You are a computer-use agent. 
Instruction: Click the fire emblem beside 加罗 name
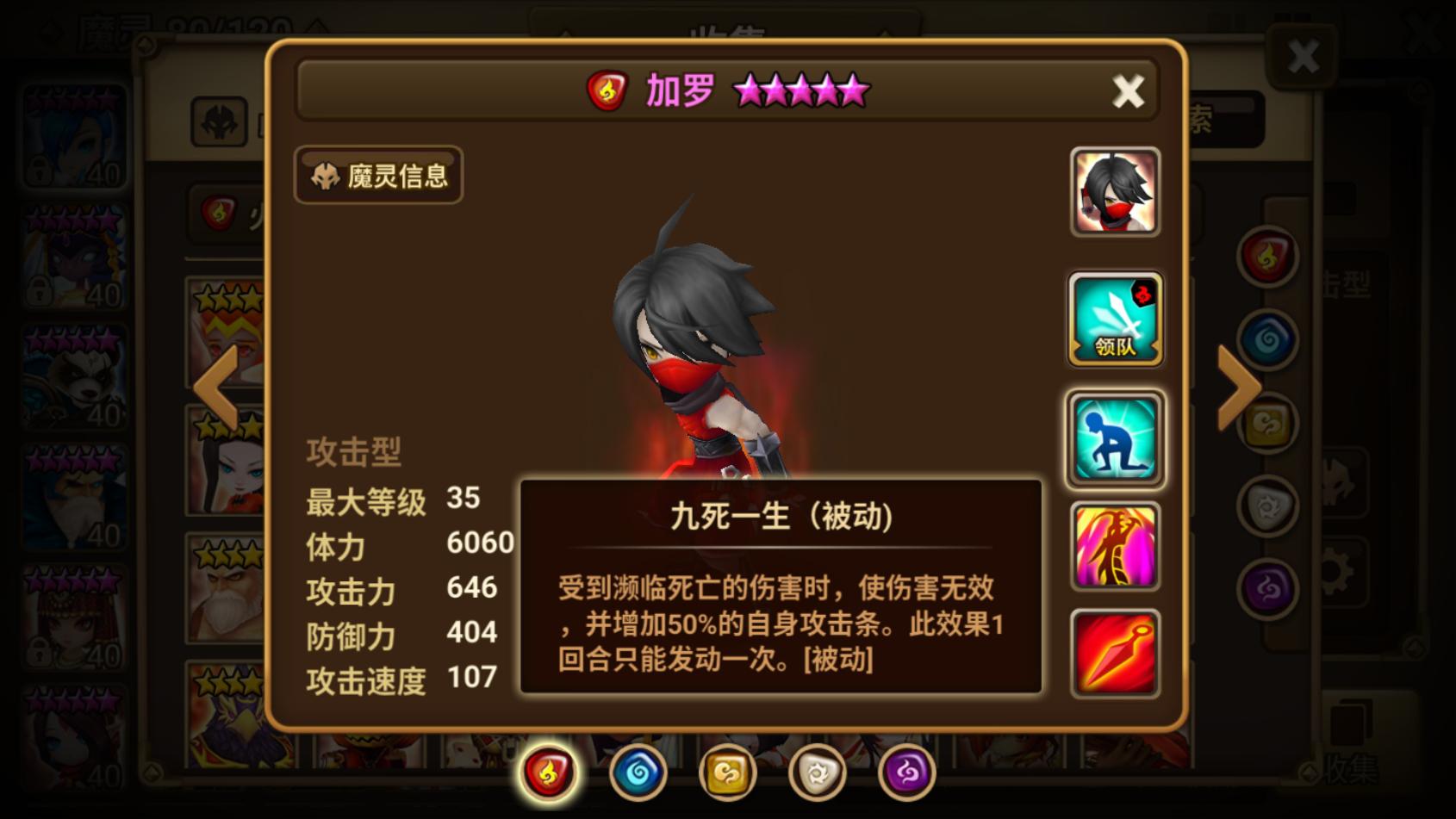tap(606, 90)
